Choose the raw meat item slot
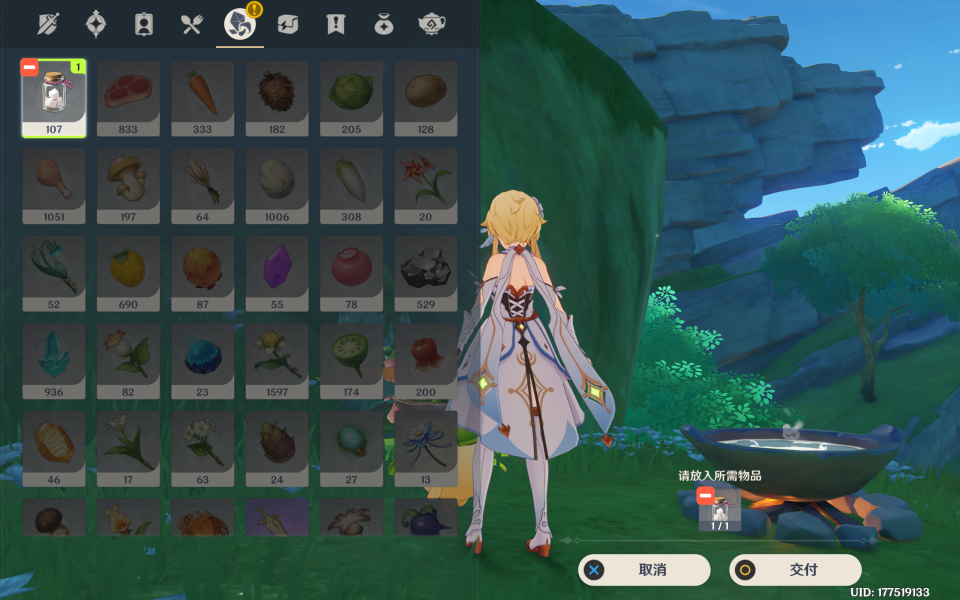The image size is (960, 600). 128,98
